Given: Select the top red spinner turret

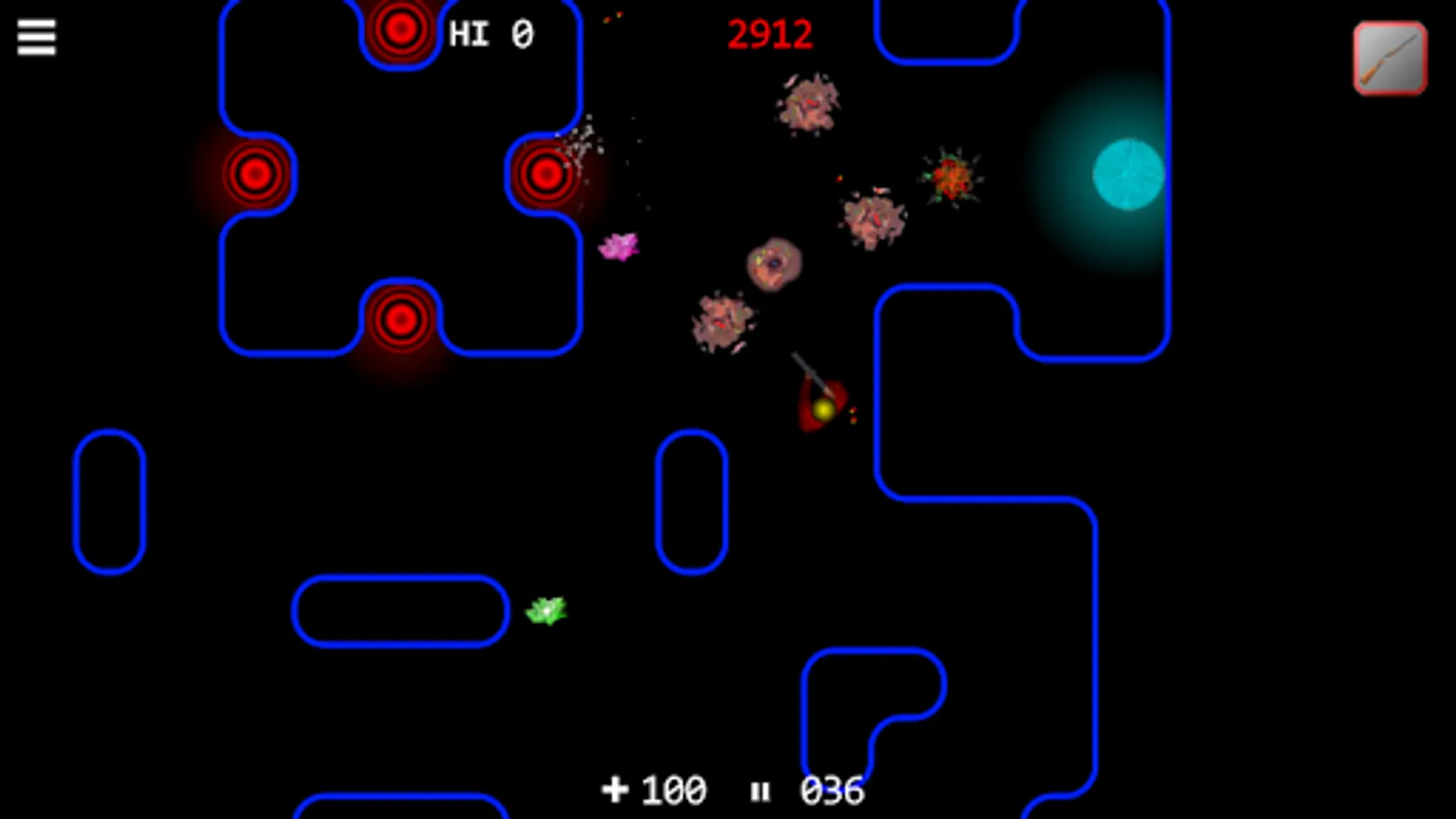Looking at the screenshot, I should 400,28.
